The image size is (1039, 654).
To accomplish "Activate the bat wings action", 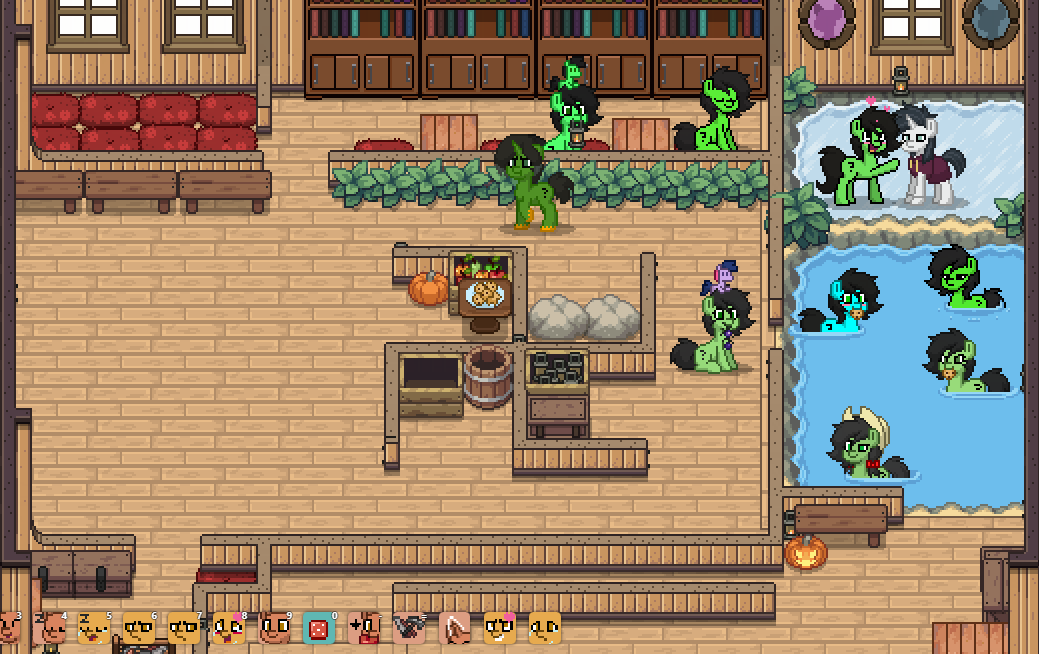I will pos(409,628).
